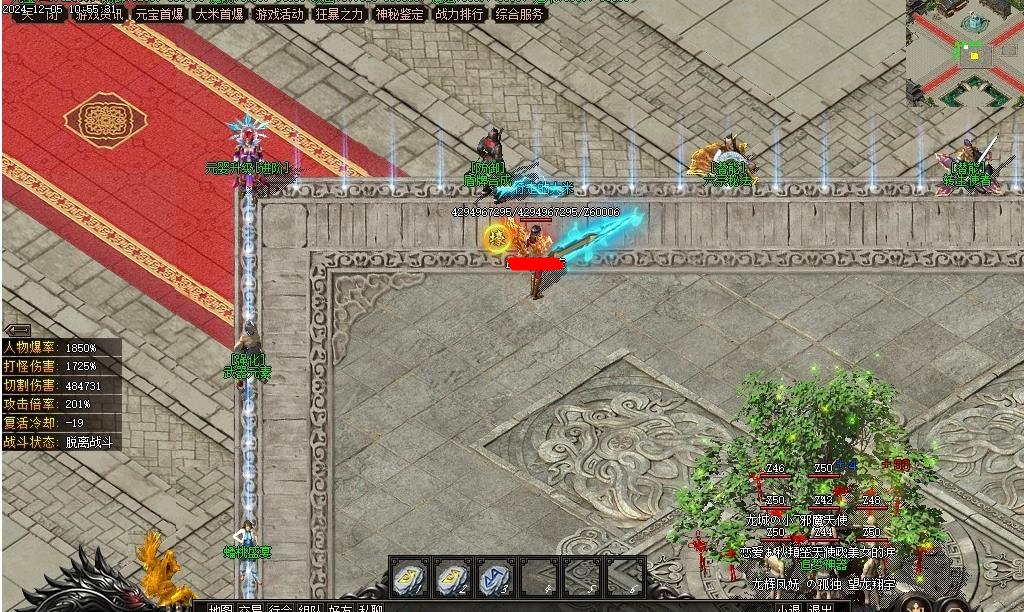Screen dimensions: 1024x612
Task: Select the 大米首爆 menu entry
Action: point(219,14)
